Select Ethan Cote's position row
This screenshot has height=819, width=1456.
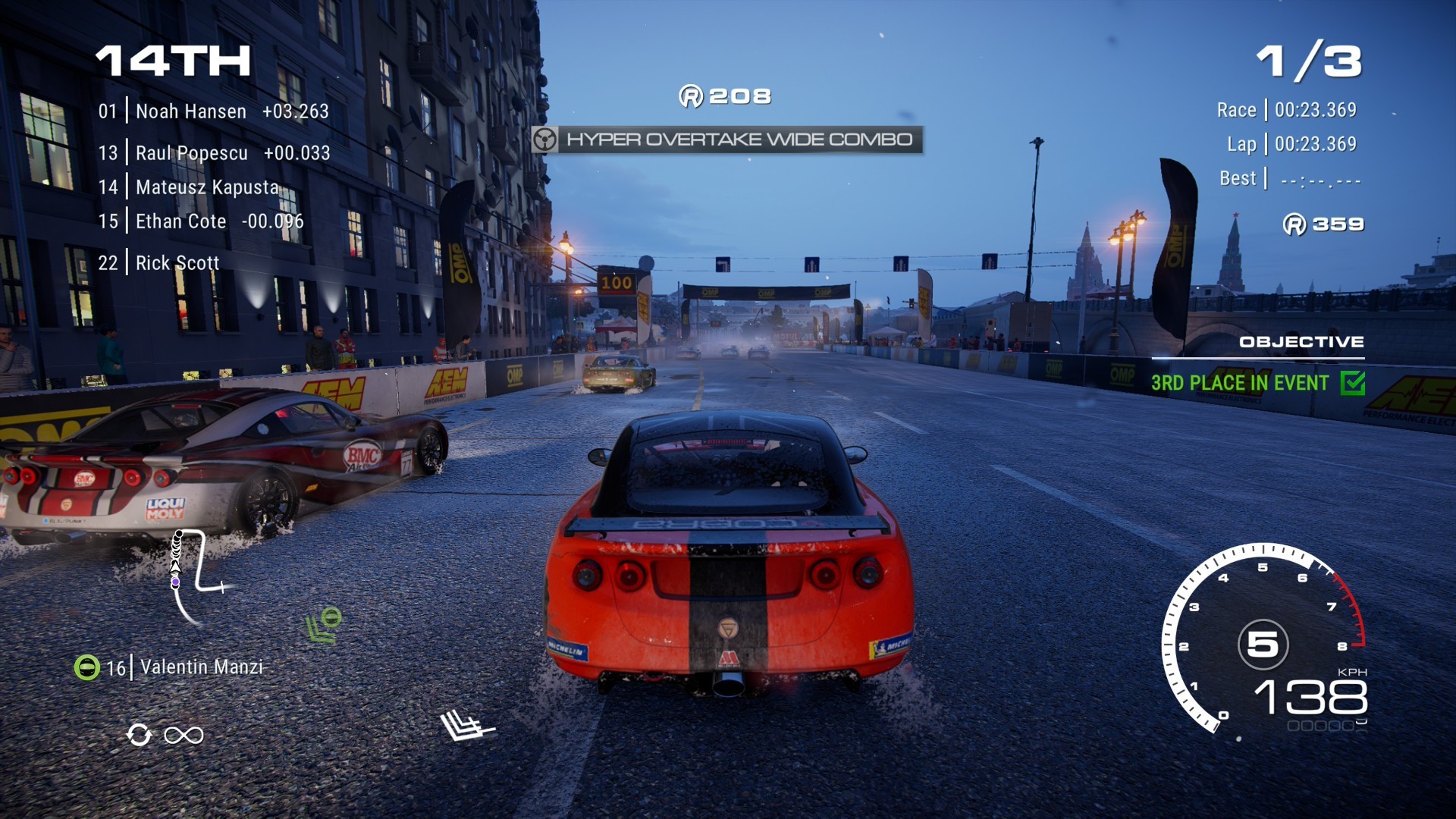pos(200,221)
